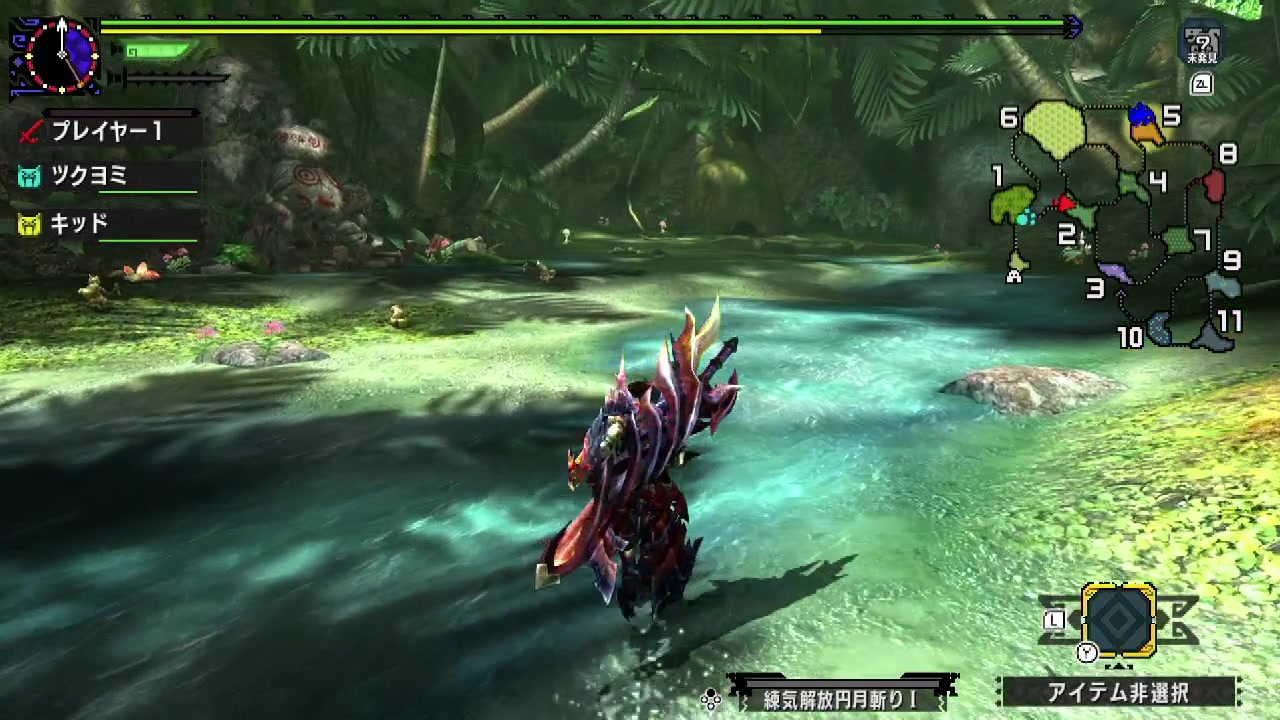Click the アイテム非選択 item label
This screenshot has width=1280, height=720.
pos(1118,692)
